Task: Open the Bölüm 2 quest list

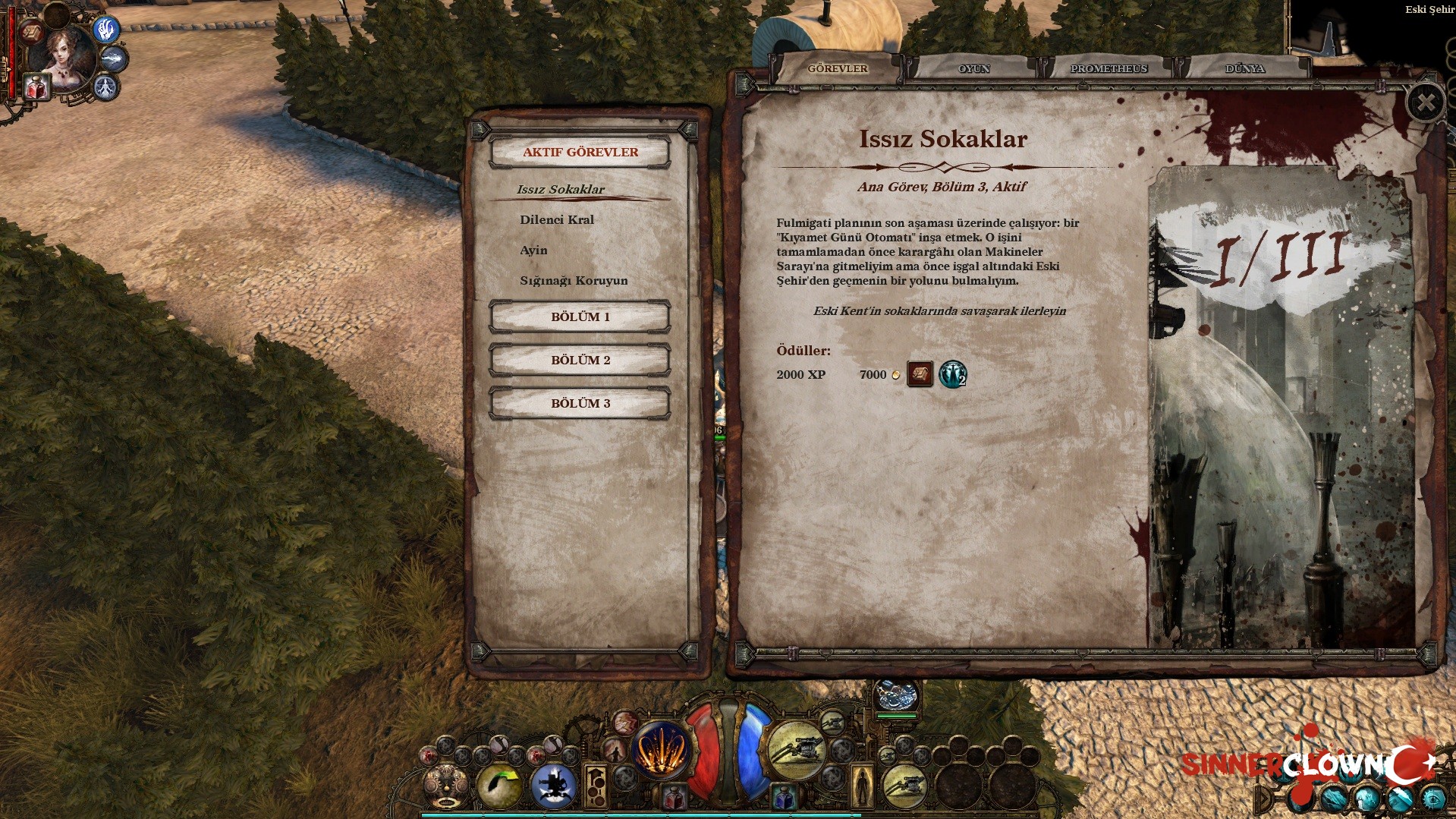Action: (x=580, y=361)
